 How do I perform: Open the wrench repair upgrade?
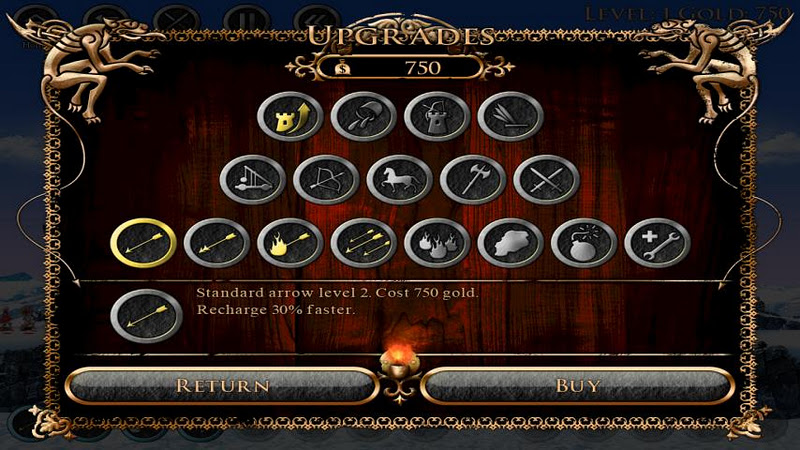pyautogui.click(x=656, y=243)
